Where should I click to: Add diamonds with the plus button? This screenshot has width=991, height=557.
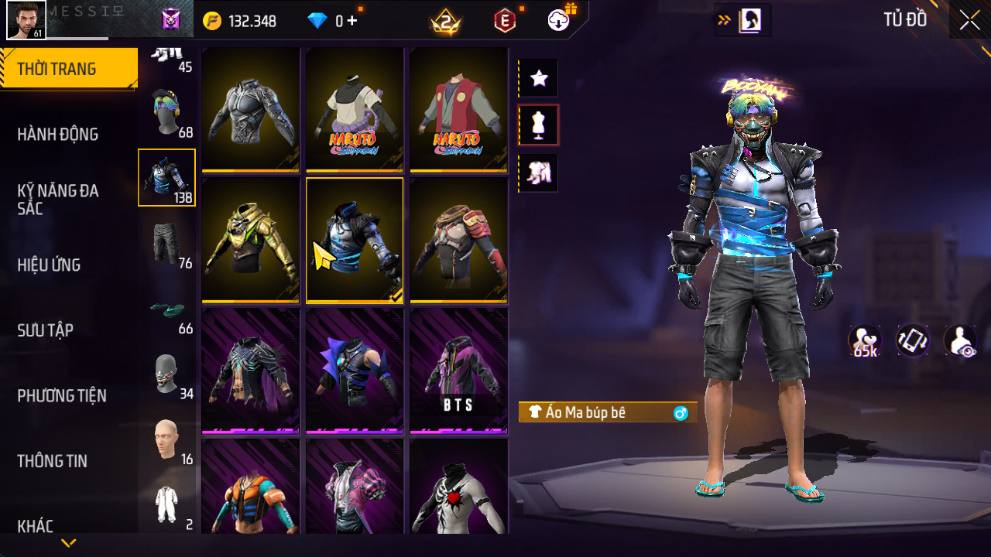tap(352, 20)
